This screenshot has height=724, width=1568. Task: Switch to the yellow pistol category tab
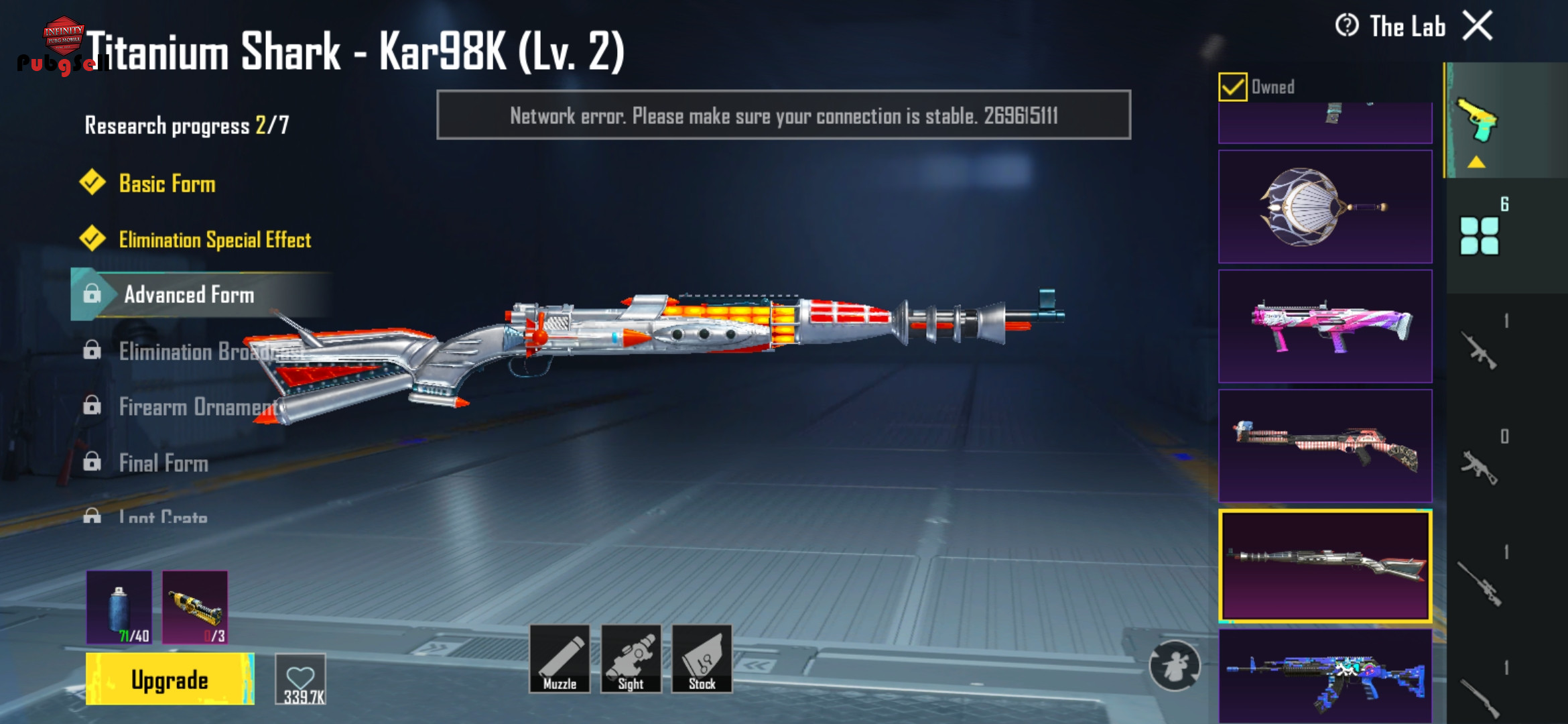pos(1478,121)
